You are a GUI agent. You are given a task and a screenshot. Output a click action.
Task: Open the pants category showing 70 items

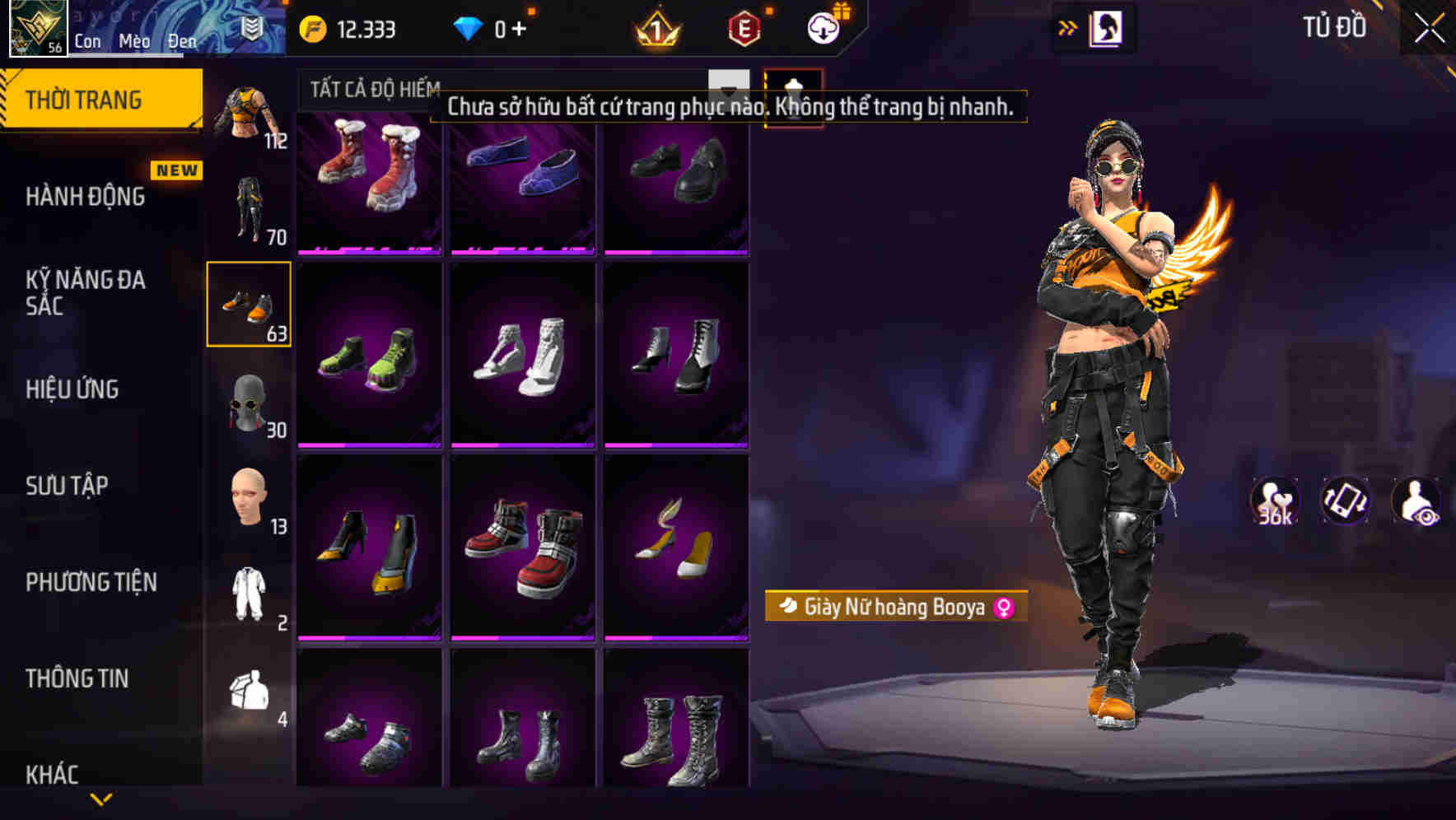pos(249,206)
